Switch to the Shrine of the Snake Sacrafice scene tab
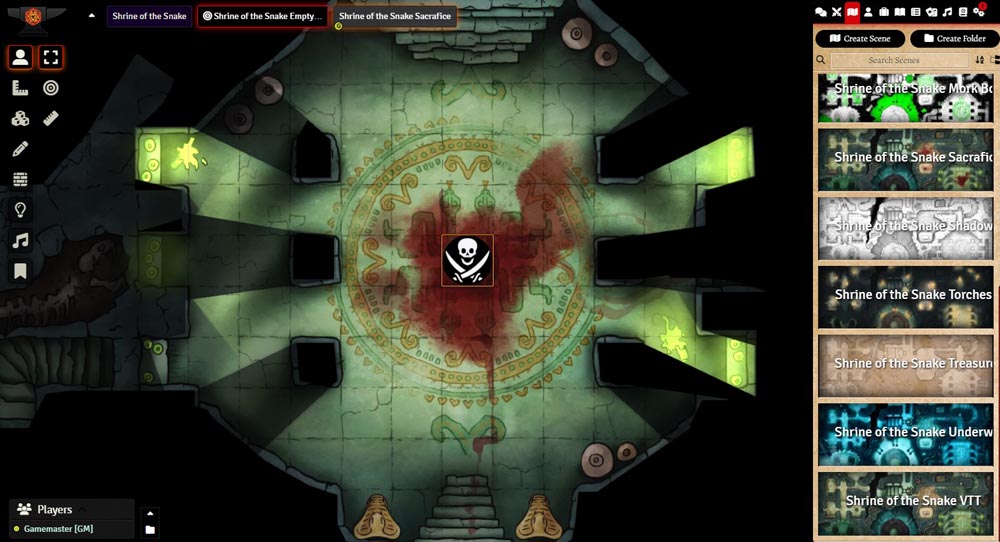 [395, 16]
